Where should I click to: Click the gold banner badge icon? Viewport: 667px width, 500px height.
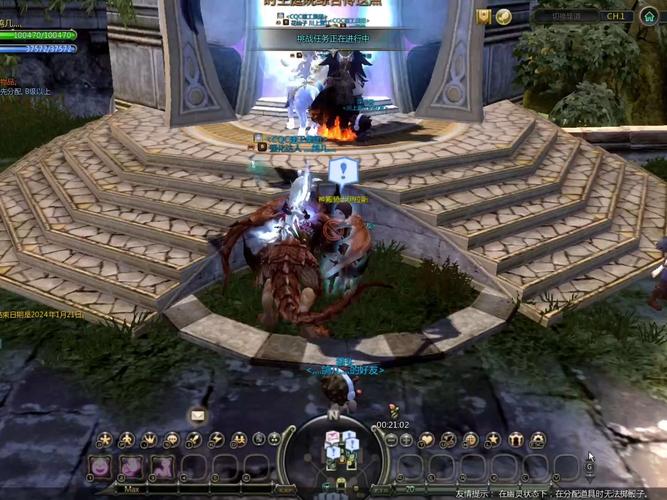(484, 17)
